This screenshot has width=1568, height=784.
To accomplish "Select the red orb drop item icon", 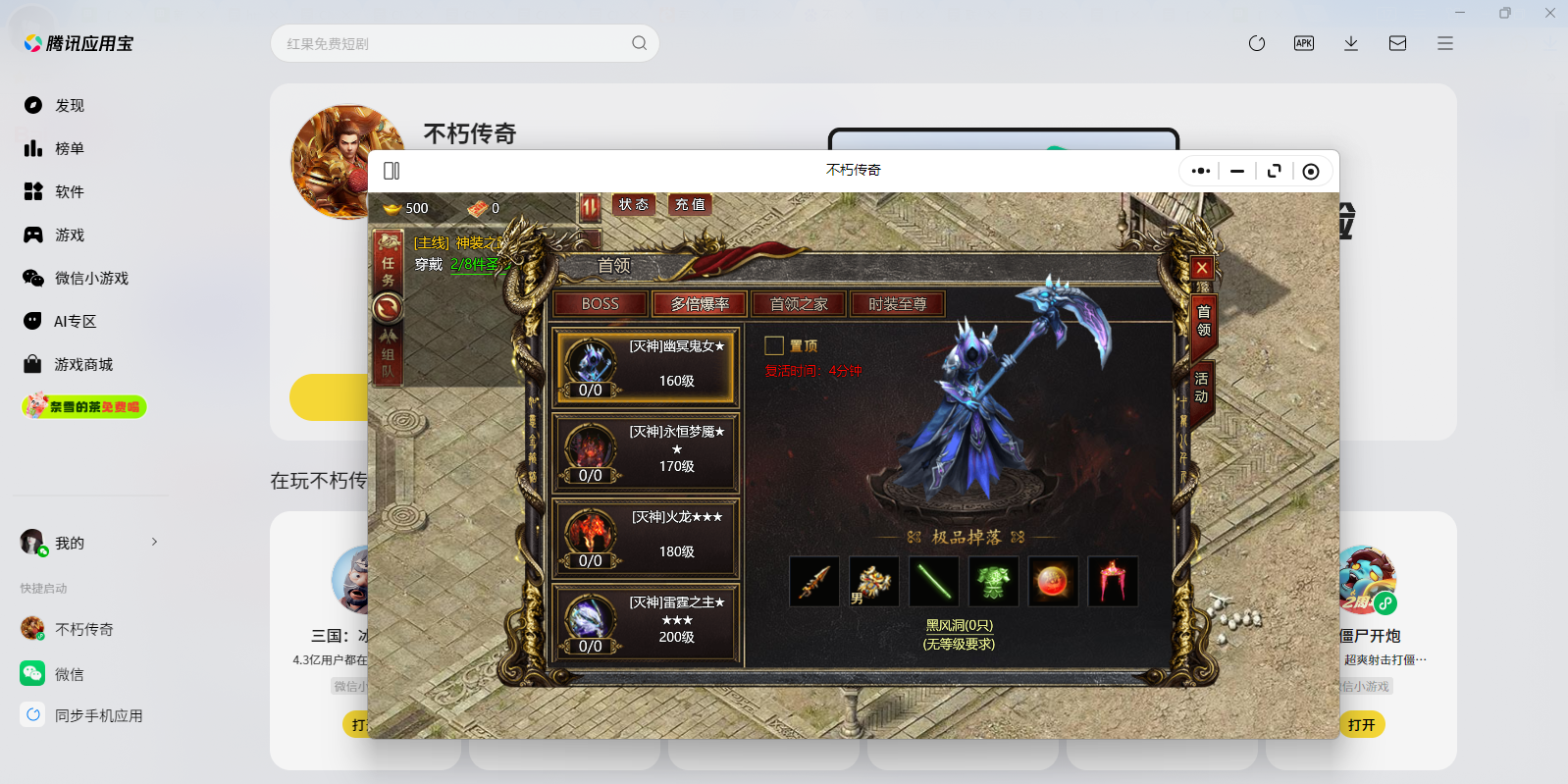I will click(x=1053, y=581).
